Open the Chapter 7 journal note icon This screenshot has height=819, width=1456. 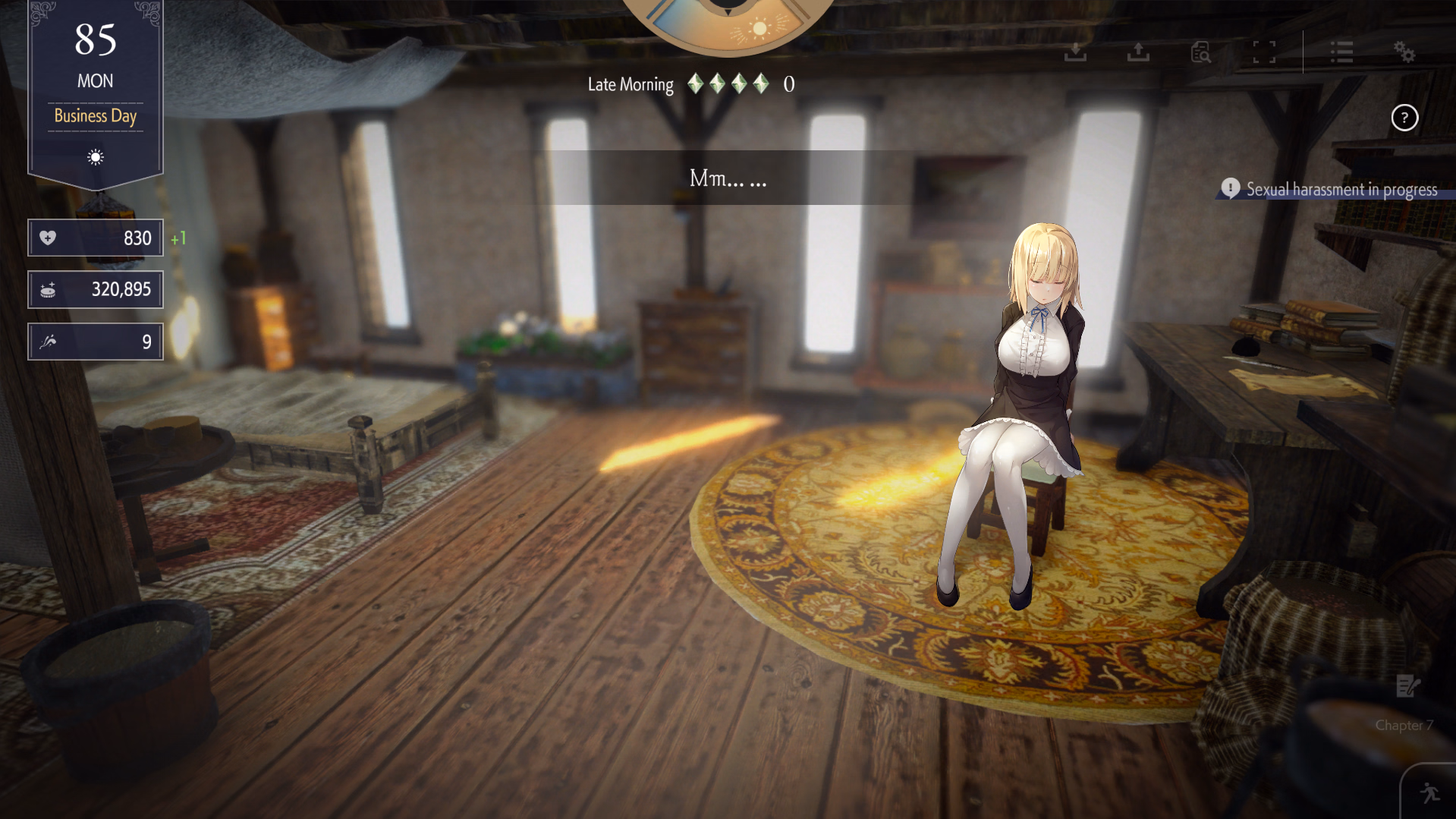(1407, 686)
